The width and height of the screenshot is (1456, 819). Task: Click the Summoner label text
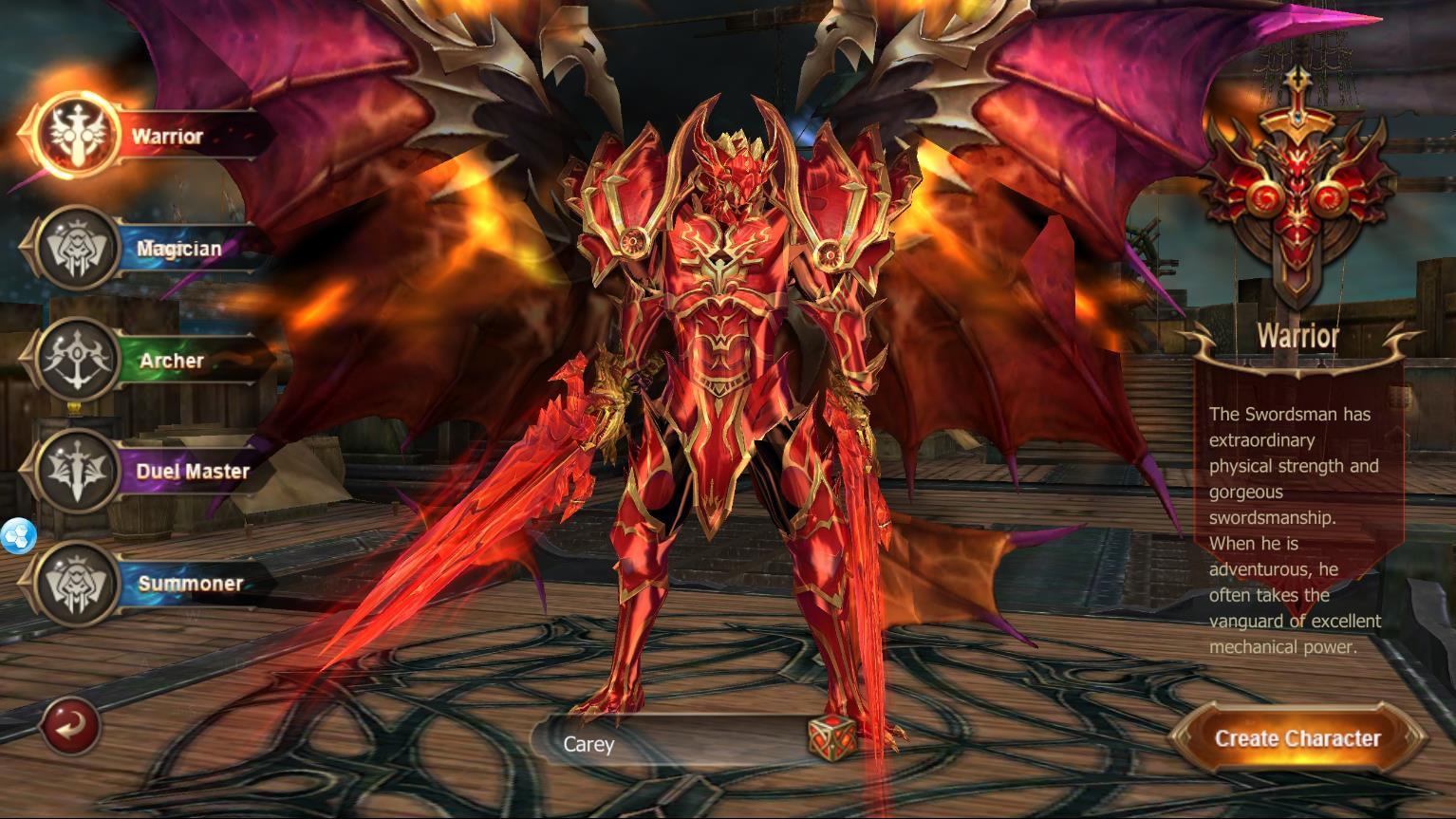[x=190, y=583]
